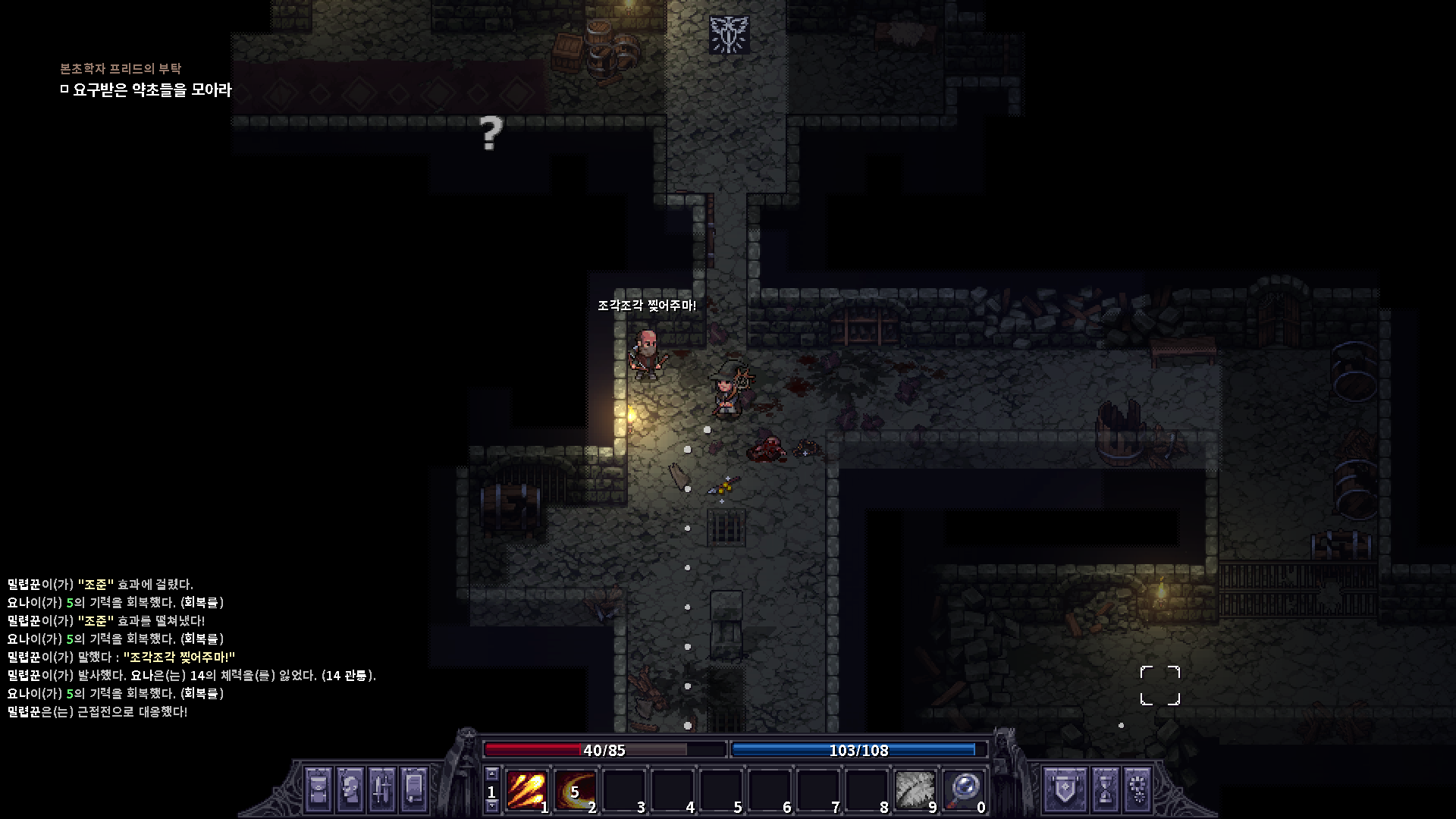Image resolution: width=1456 pixels, height=819 pixels.
Task: Open the inventory chest button
Action: [318, 789]
